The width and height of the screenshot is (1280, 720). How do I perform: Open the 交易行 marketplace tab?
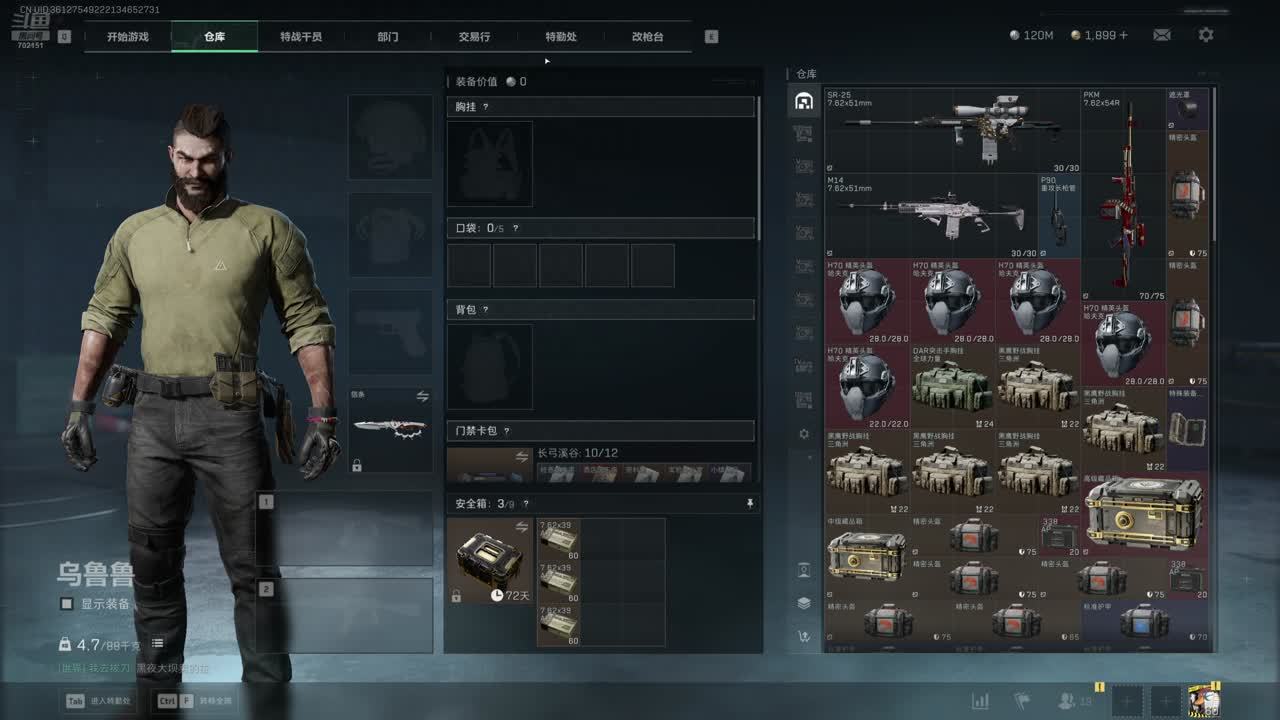(474, 37)
